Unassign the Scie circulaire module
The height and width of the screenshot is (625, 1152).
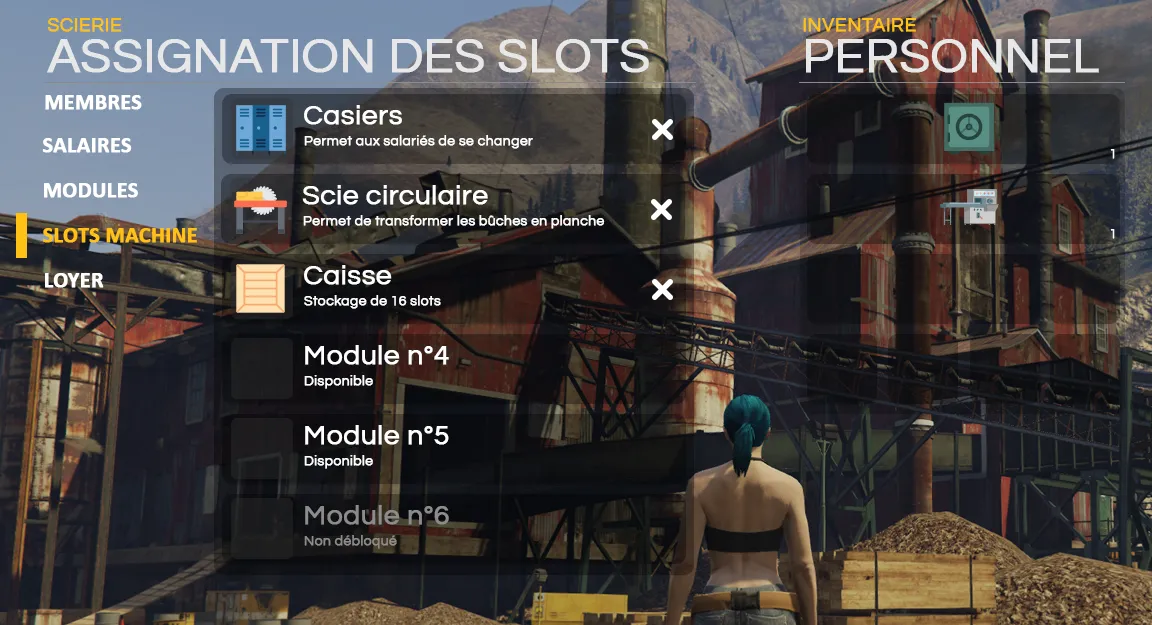pyautogui.click(x=662, y=209)
